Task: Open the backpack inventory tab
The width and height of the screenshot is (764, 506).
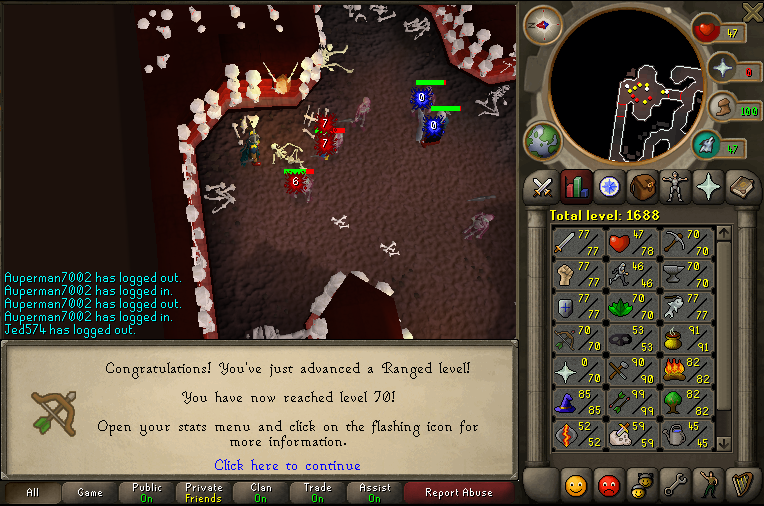Action: point(643,187)
